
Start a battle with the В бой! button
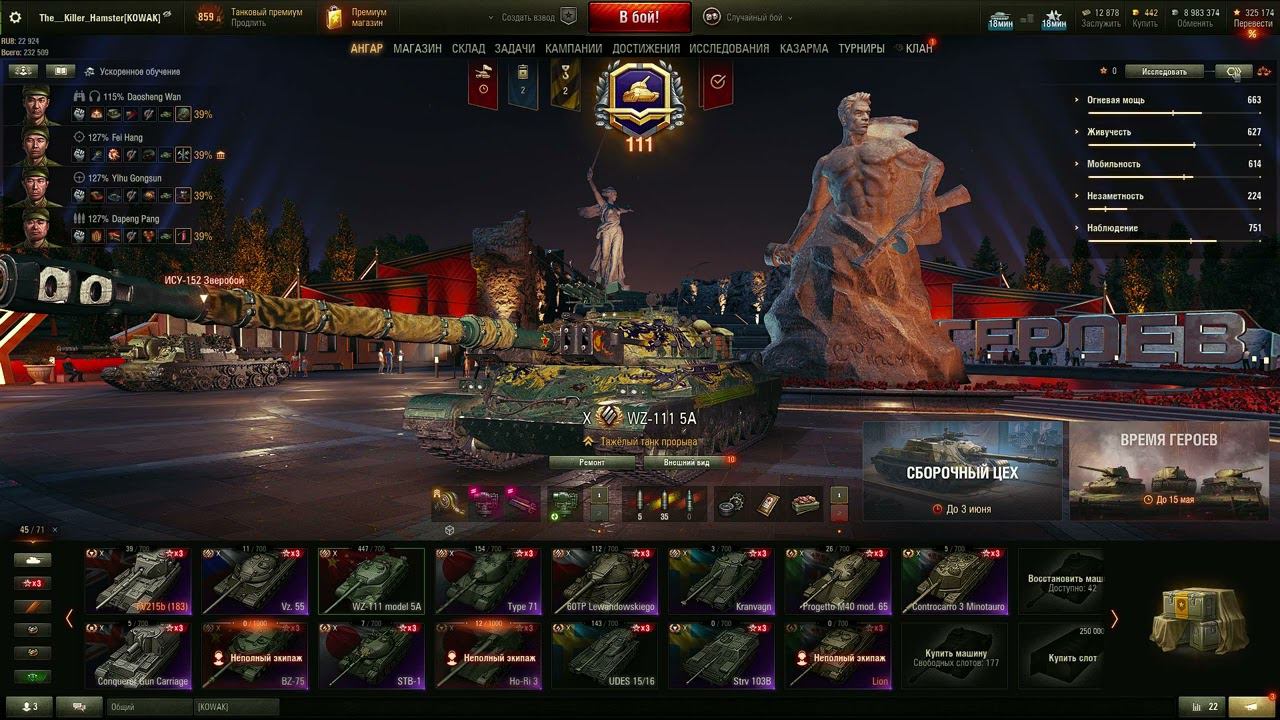(x=639, y=17)
